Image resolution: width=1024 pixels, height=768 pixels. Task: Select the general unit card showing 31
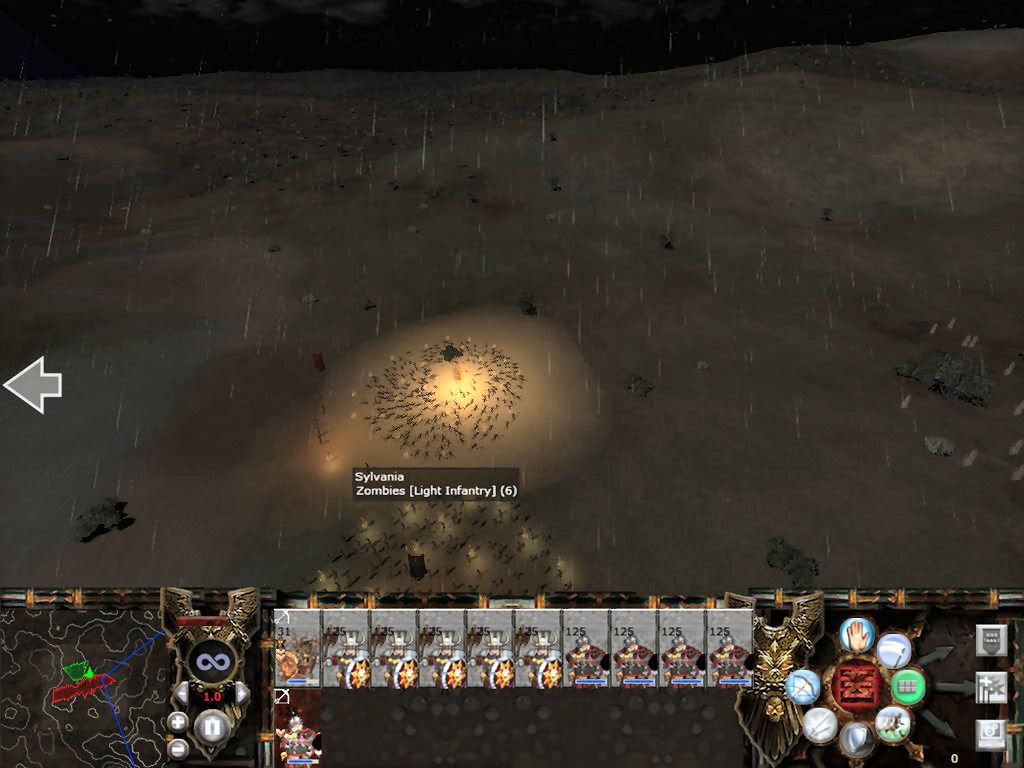[297, 648]
